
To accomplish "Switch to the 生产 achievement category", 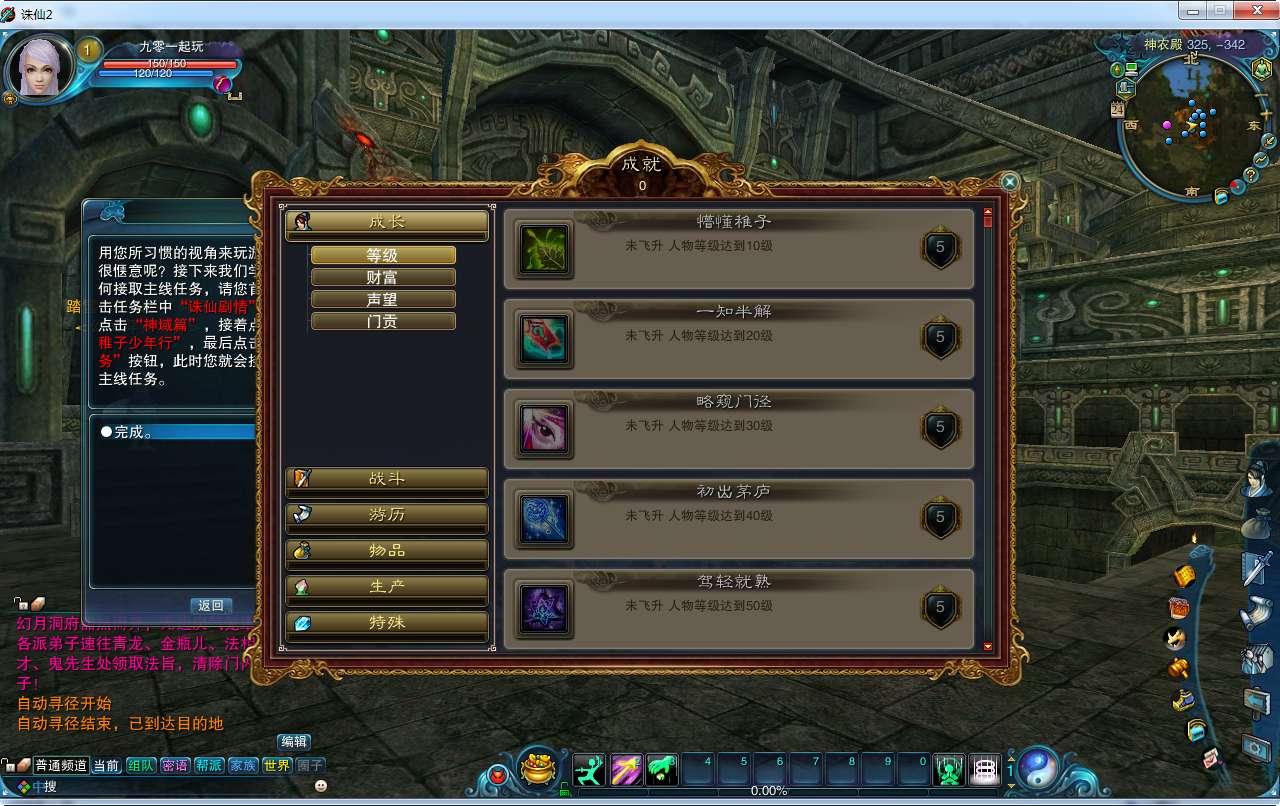I will click(x=387, y=587).
